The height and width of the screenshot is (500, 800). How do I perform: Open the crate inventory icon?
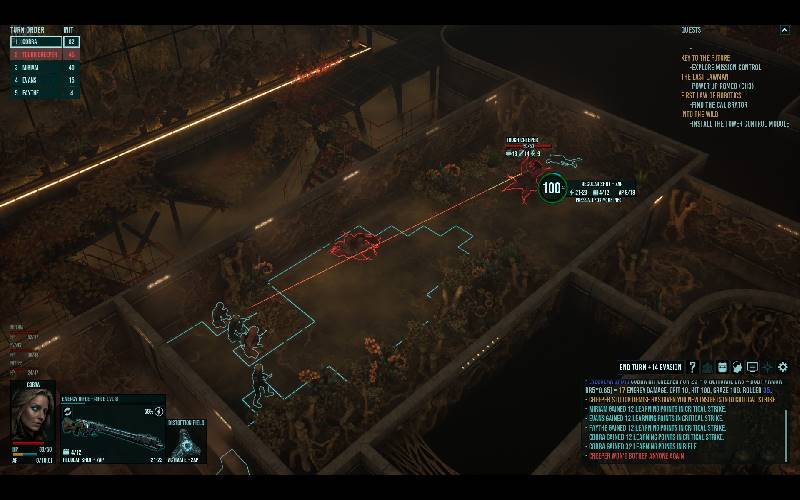(x=721, y=367)
